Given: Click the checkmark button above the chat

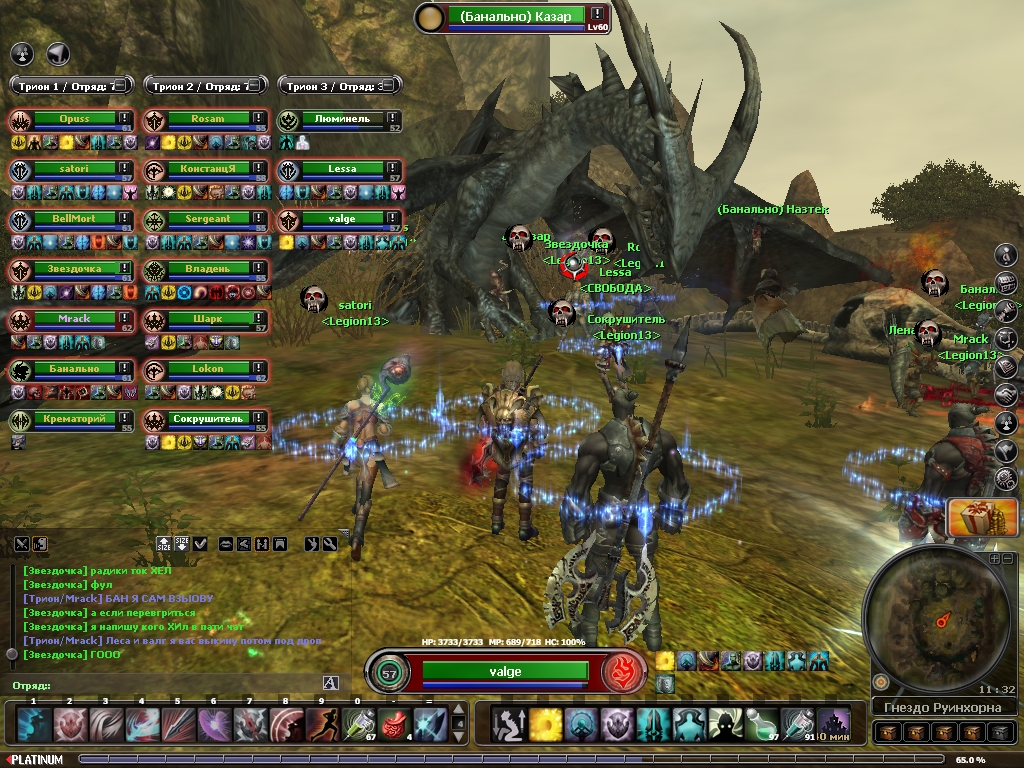Looking at the screenshot, I should tap(200, 544).
